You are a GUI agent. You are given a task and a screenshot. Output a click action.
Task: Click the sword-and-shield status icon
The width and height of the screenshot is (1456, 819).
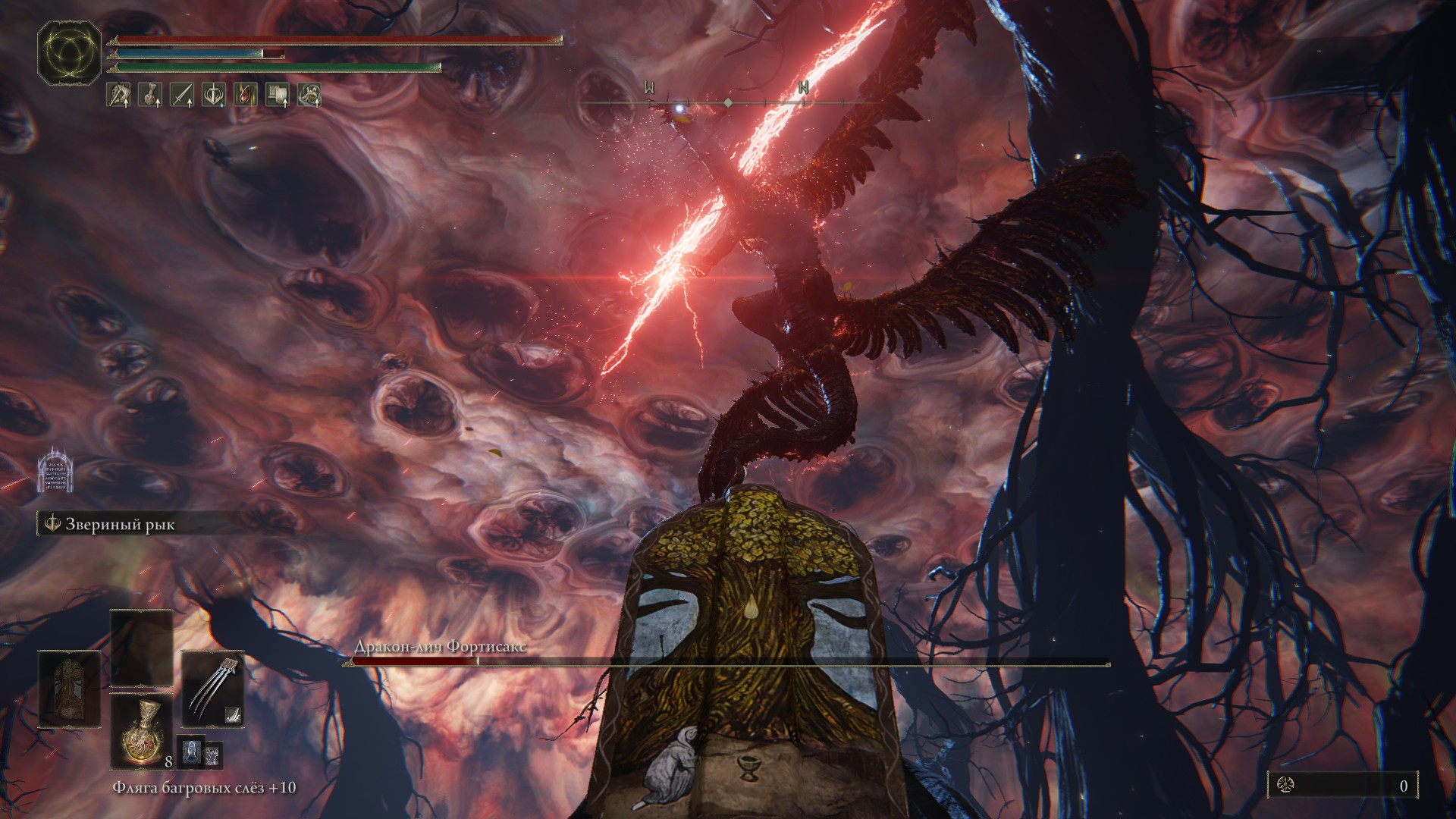click(x=214, y=95)
